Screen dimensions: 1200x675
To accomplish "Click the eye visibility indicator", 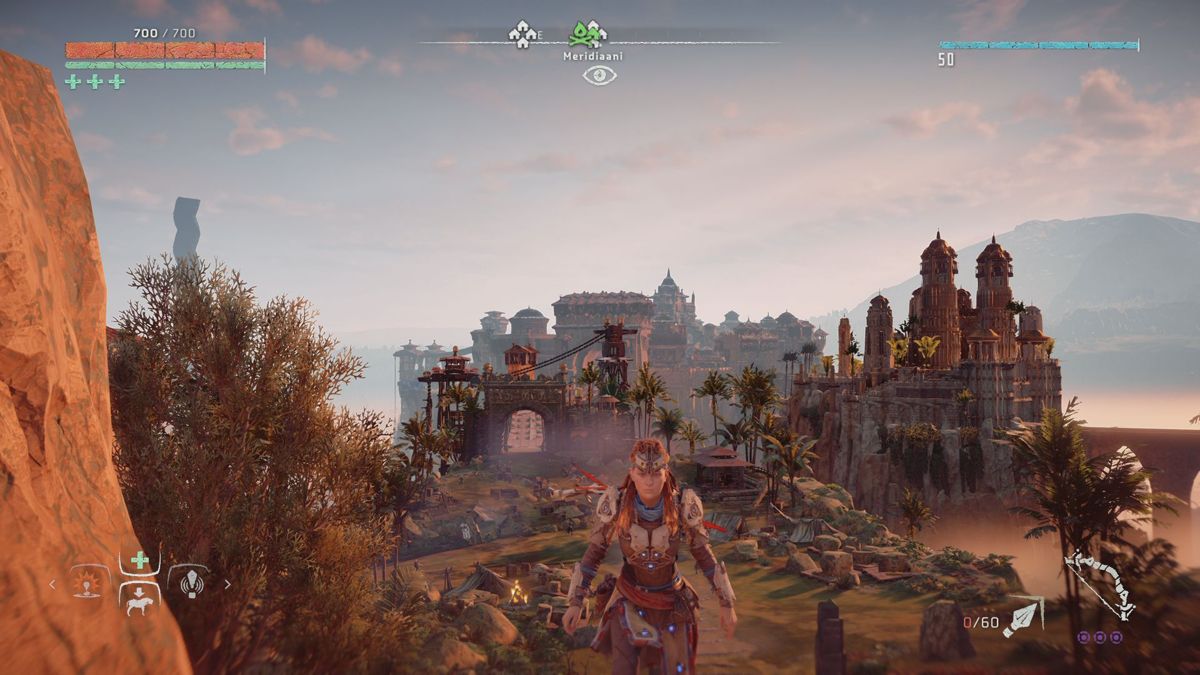I will (599, 75).
